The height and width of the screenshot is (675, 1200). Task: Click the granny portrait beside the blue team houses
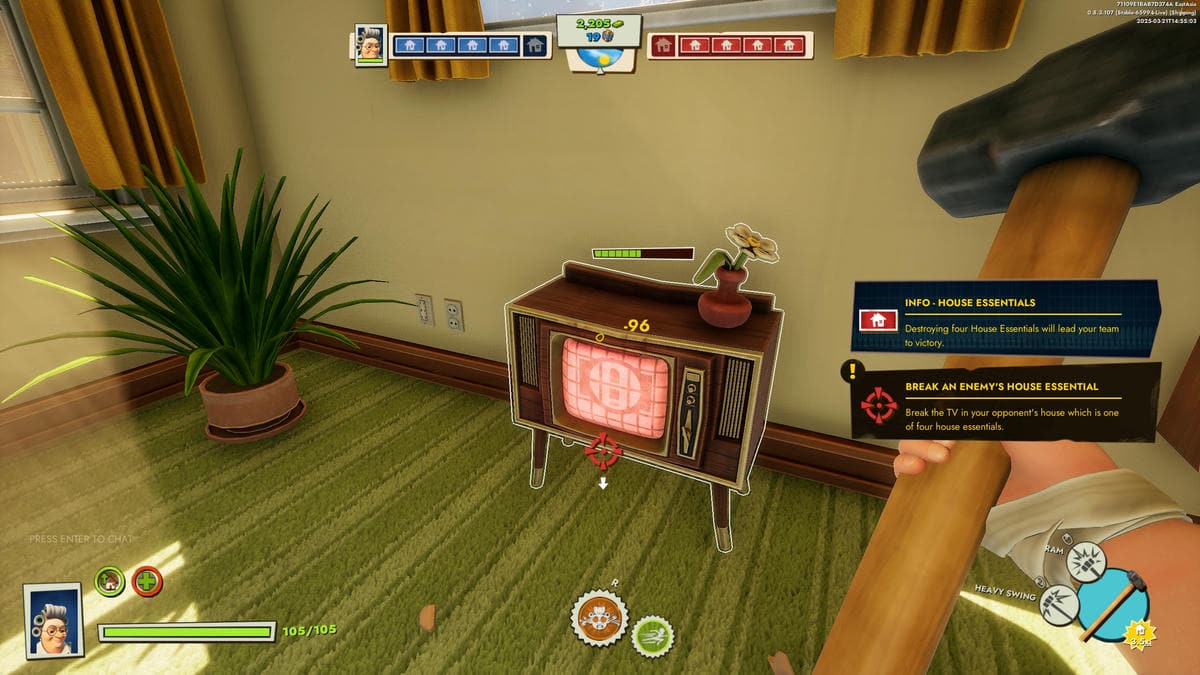click(371, 46)
